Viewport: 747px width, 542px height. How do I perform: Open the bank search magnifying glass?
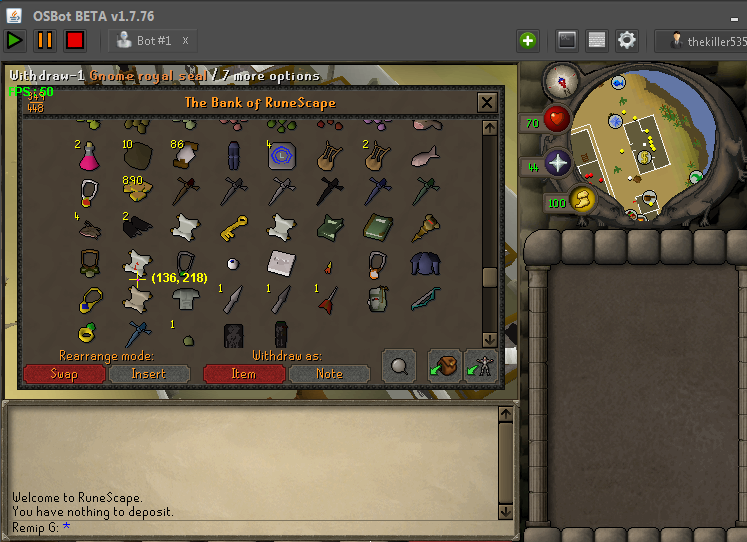[x=400, y=366]
